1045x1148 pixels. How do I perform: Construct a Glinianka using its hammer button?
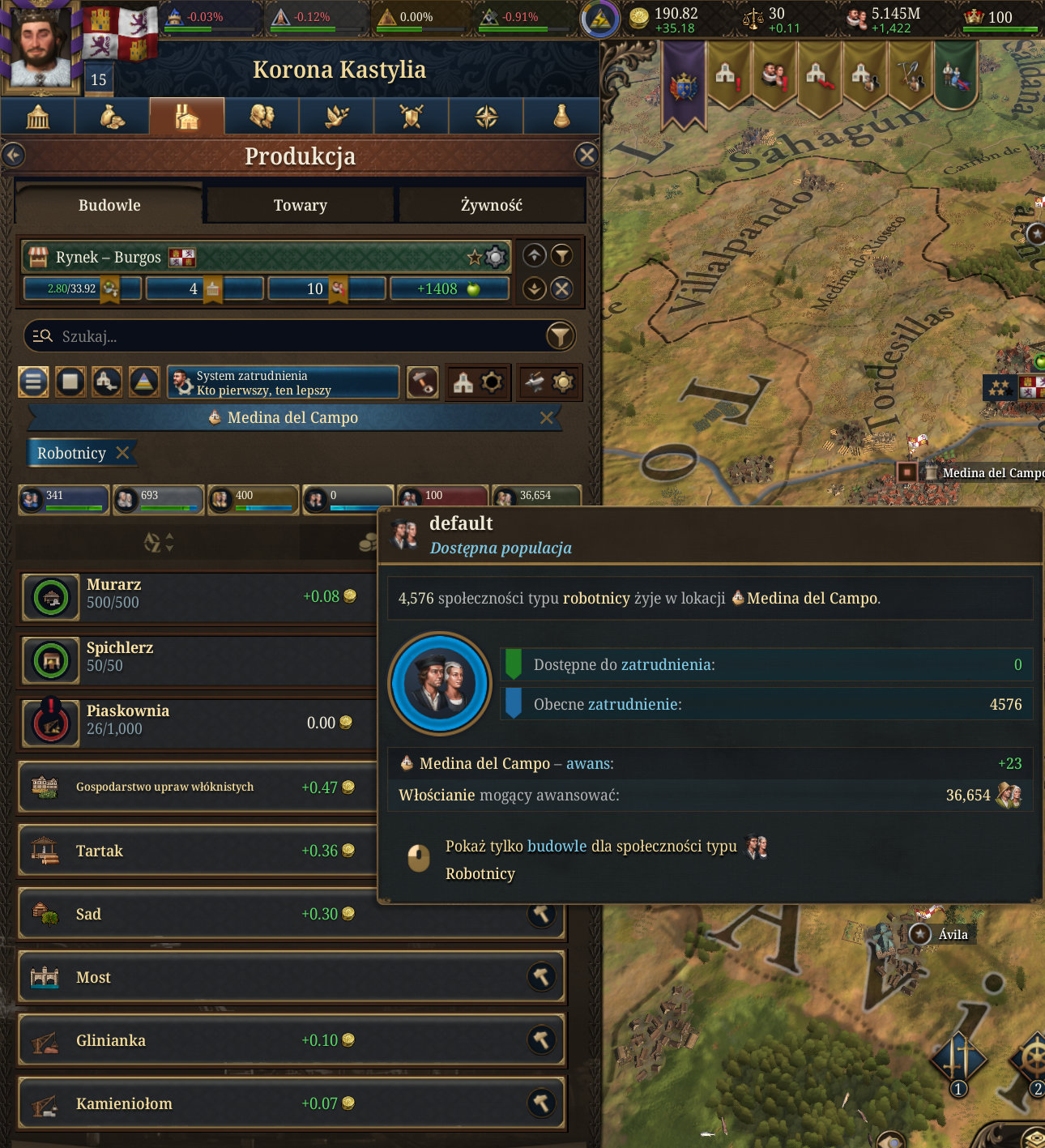pos(541,1040)
